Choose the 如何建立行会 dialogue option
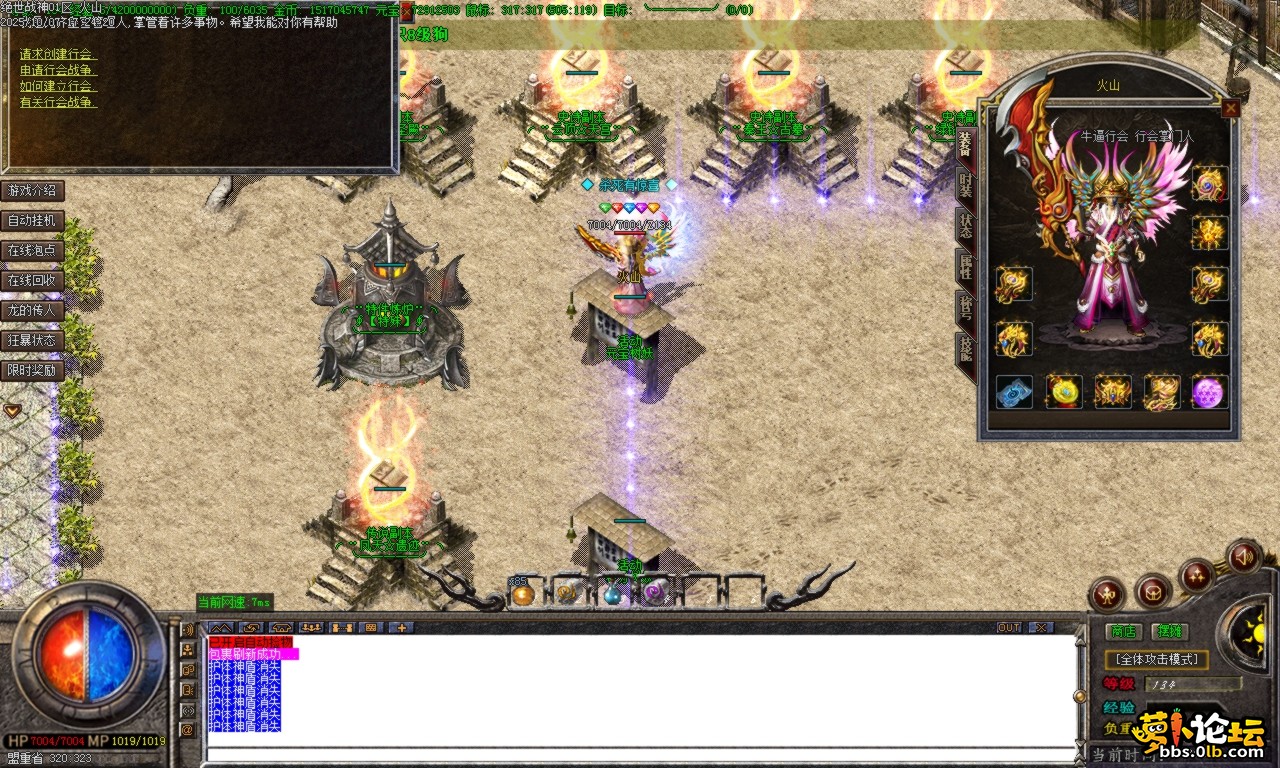 click(58, 86)
